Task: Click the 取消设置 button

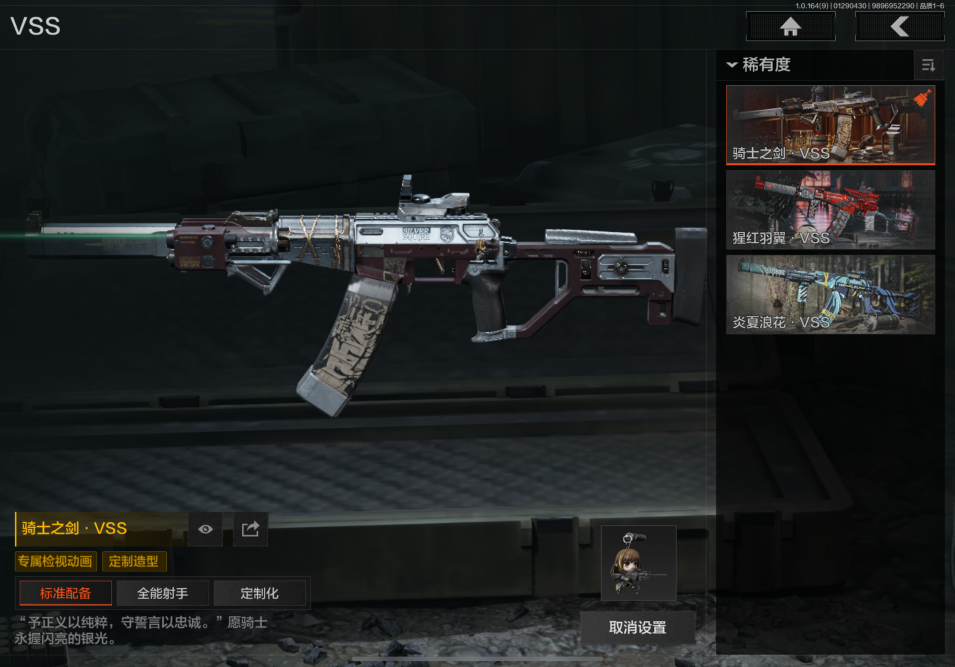Action: 637,628
